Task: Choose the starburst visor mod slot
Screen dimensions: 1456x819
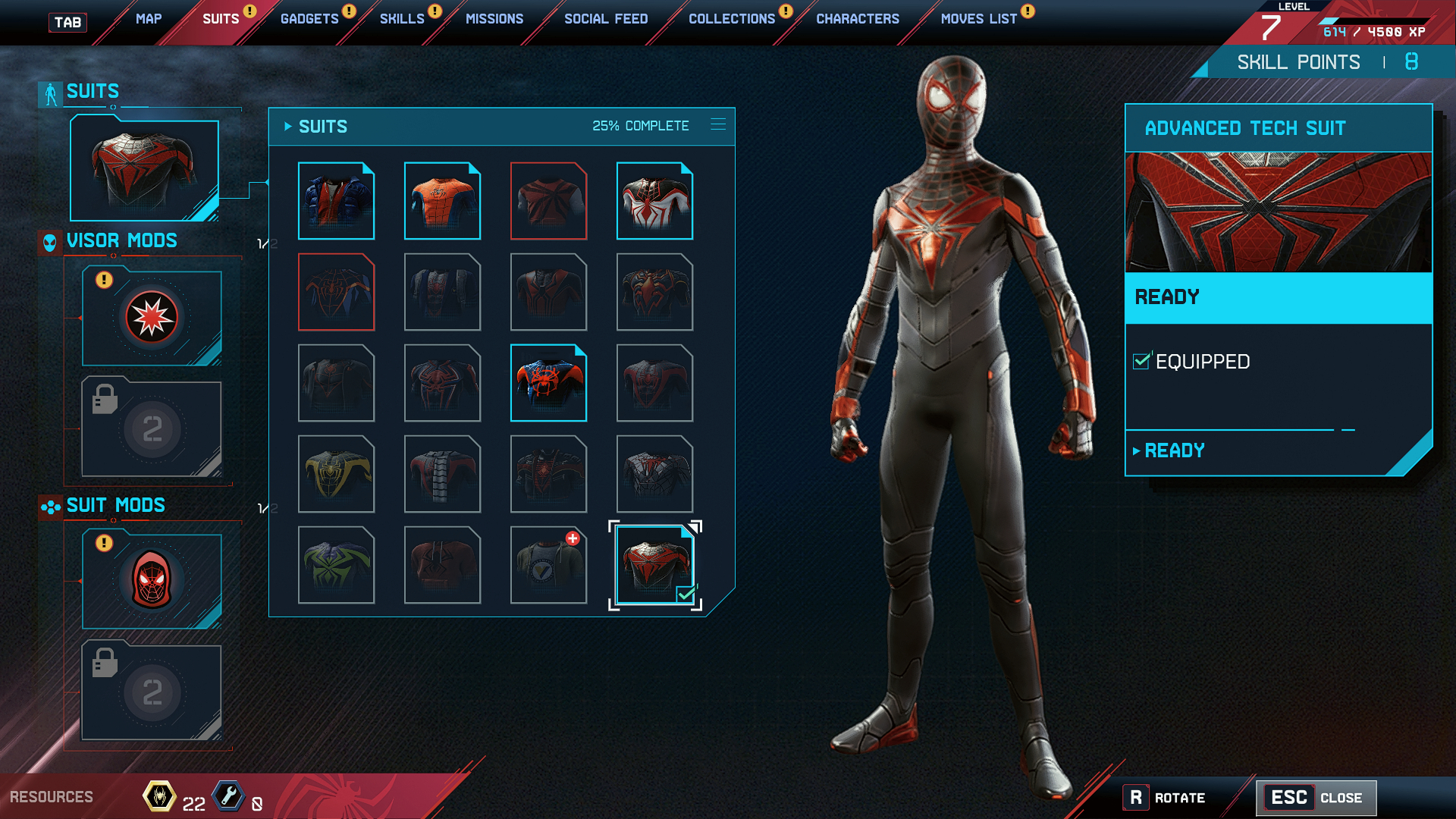Action: click(x=152, y=317)
